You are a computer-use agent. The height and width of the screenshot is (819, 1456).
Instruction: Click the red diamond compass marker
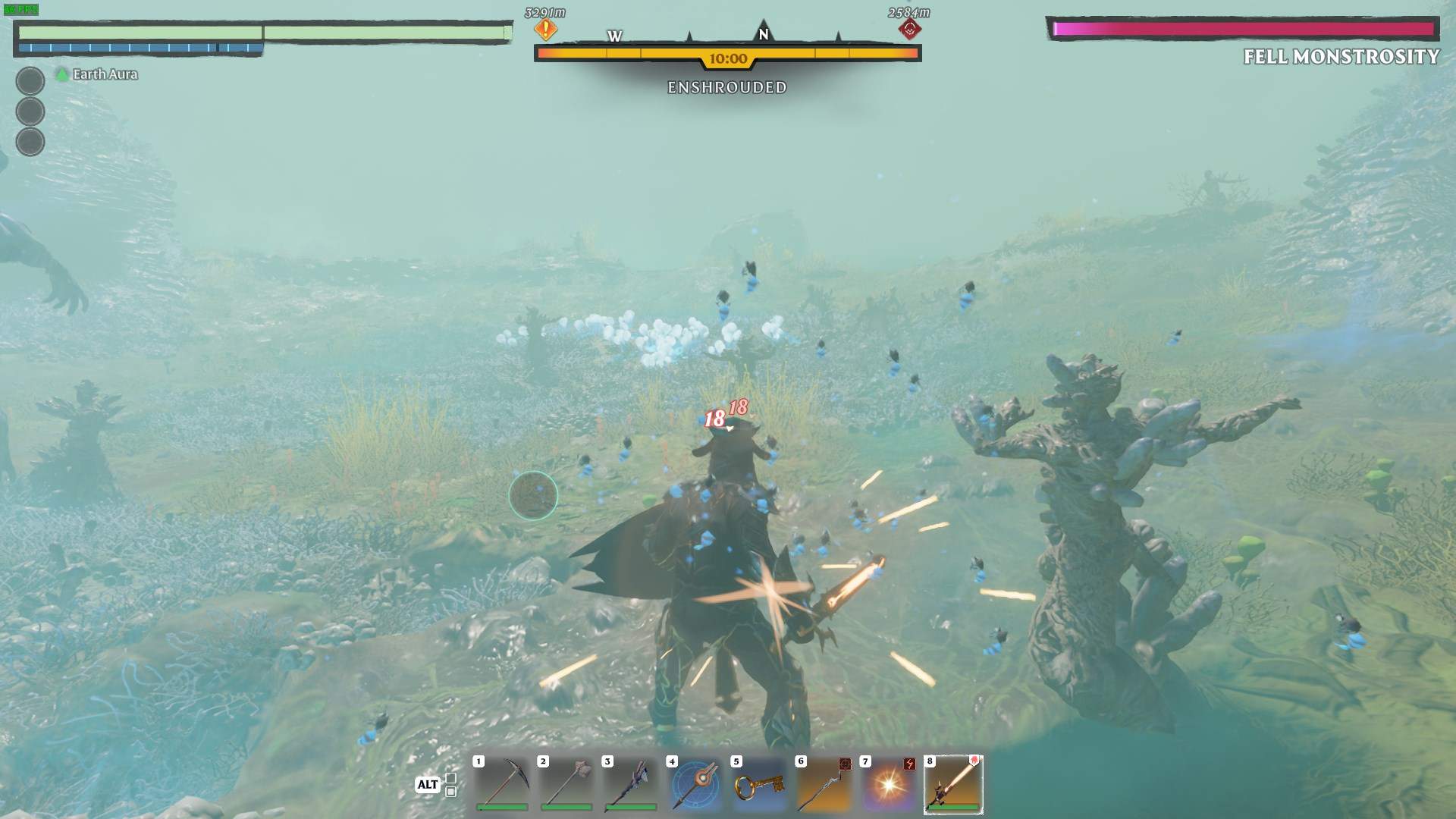[909, 30]
